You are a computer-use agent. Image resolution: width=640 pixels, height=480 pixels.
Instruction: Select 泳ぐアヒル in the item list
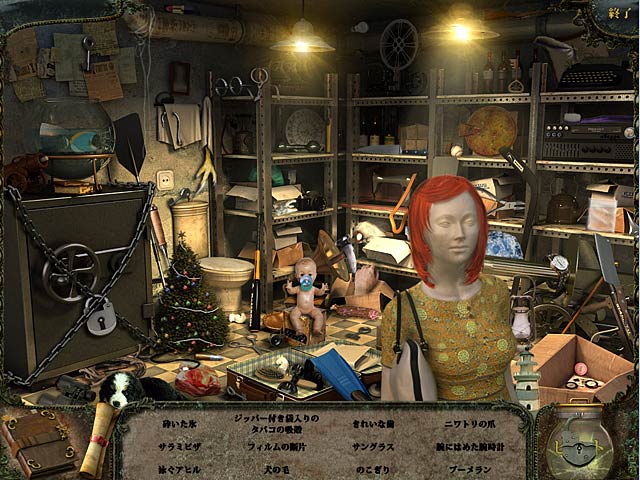coord(178,468)
